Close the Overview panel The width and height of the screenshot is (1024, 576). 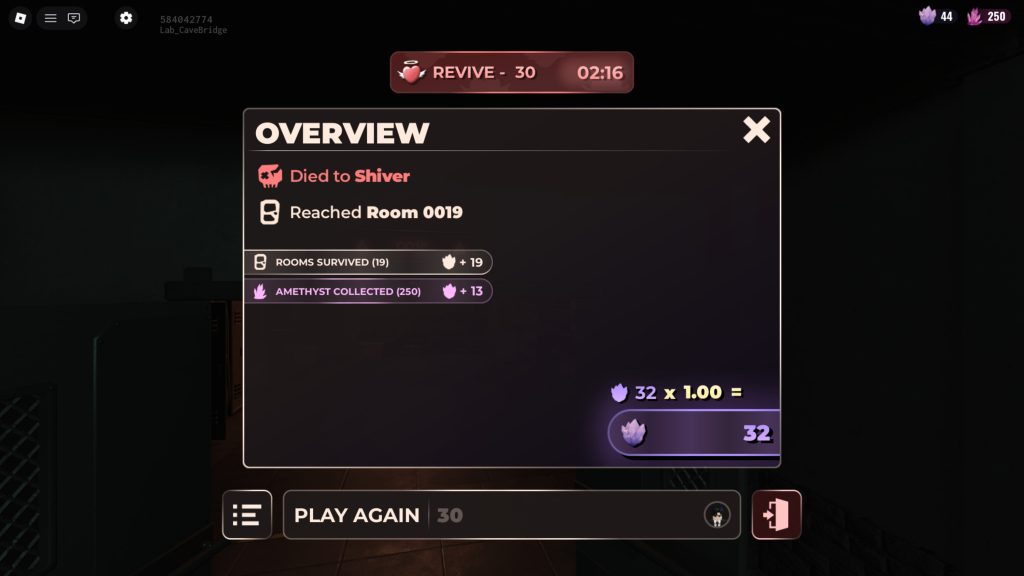pos(756,130)
